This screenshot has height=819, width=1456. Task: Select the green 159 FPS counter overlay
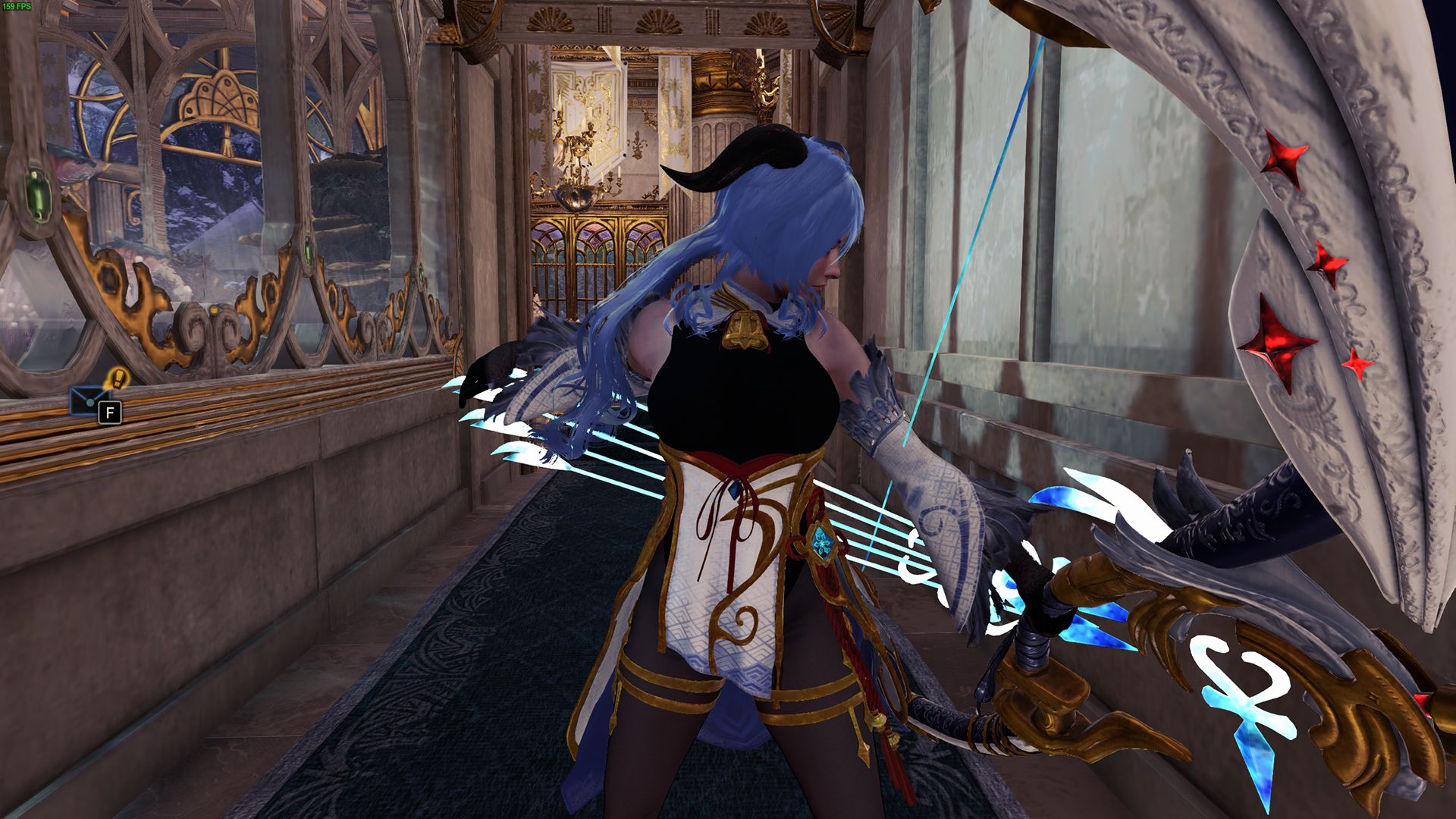tap(20, 6)
